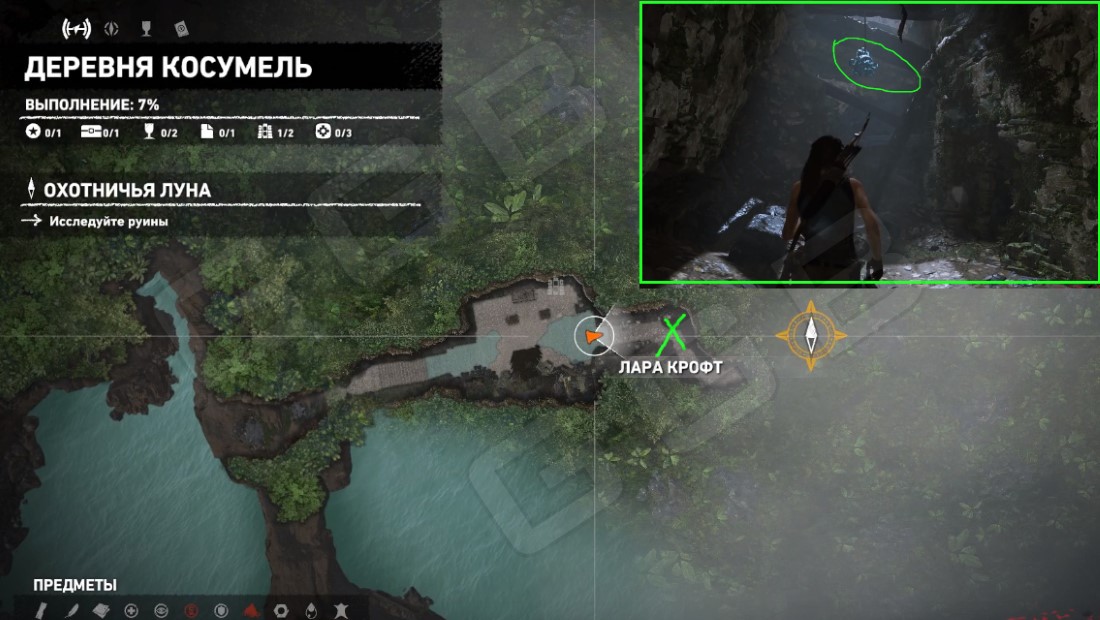
Task: Select the map tab icon
Action: (x=76, y=29)
